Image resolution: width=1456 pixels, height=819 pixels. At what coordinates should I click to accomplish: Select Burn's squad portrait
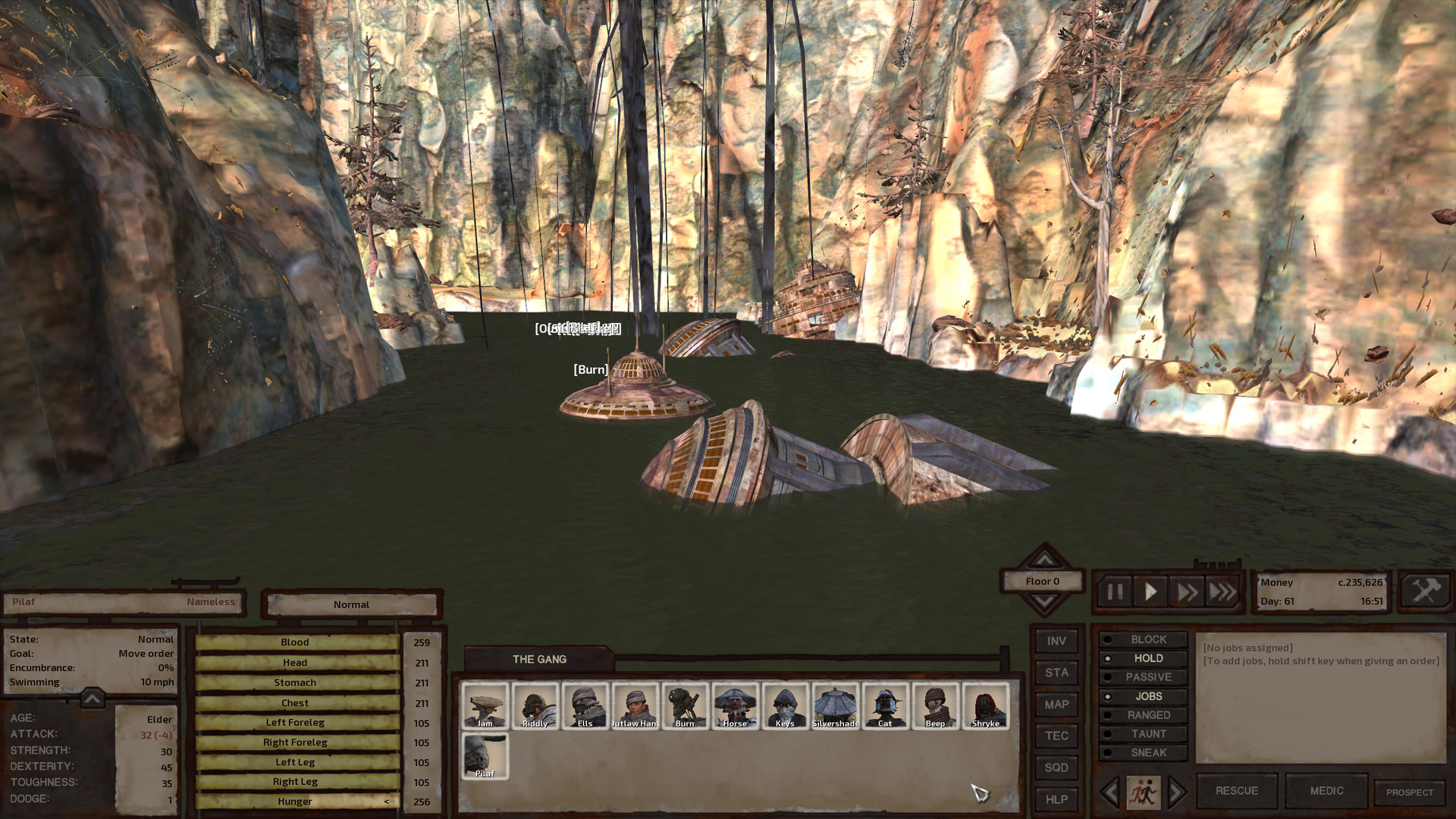(x=685, y=706)
